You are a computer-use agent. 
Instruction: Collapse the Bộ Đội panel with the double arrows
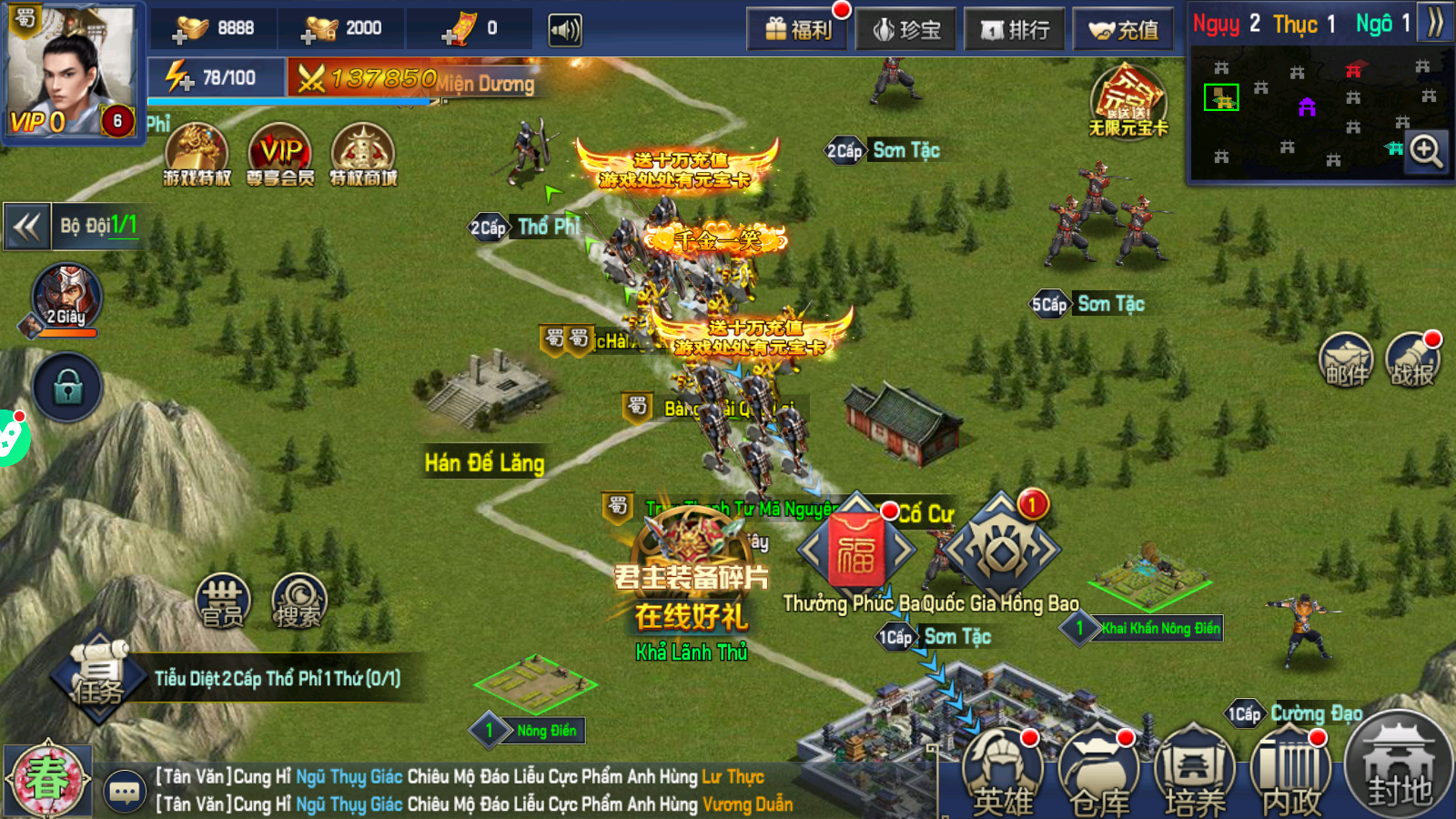click(27, 227)
